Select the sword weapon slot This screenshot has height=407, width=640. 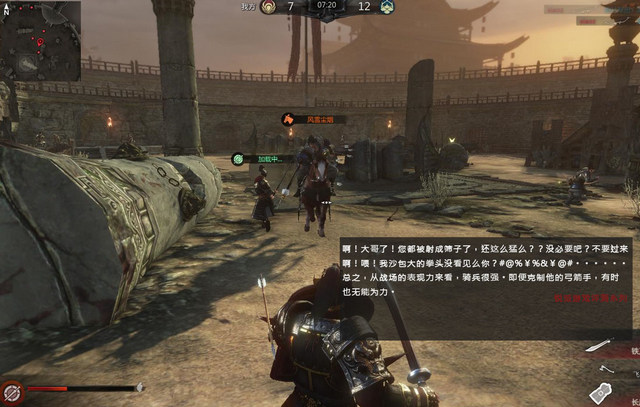pos(598,345)
